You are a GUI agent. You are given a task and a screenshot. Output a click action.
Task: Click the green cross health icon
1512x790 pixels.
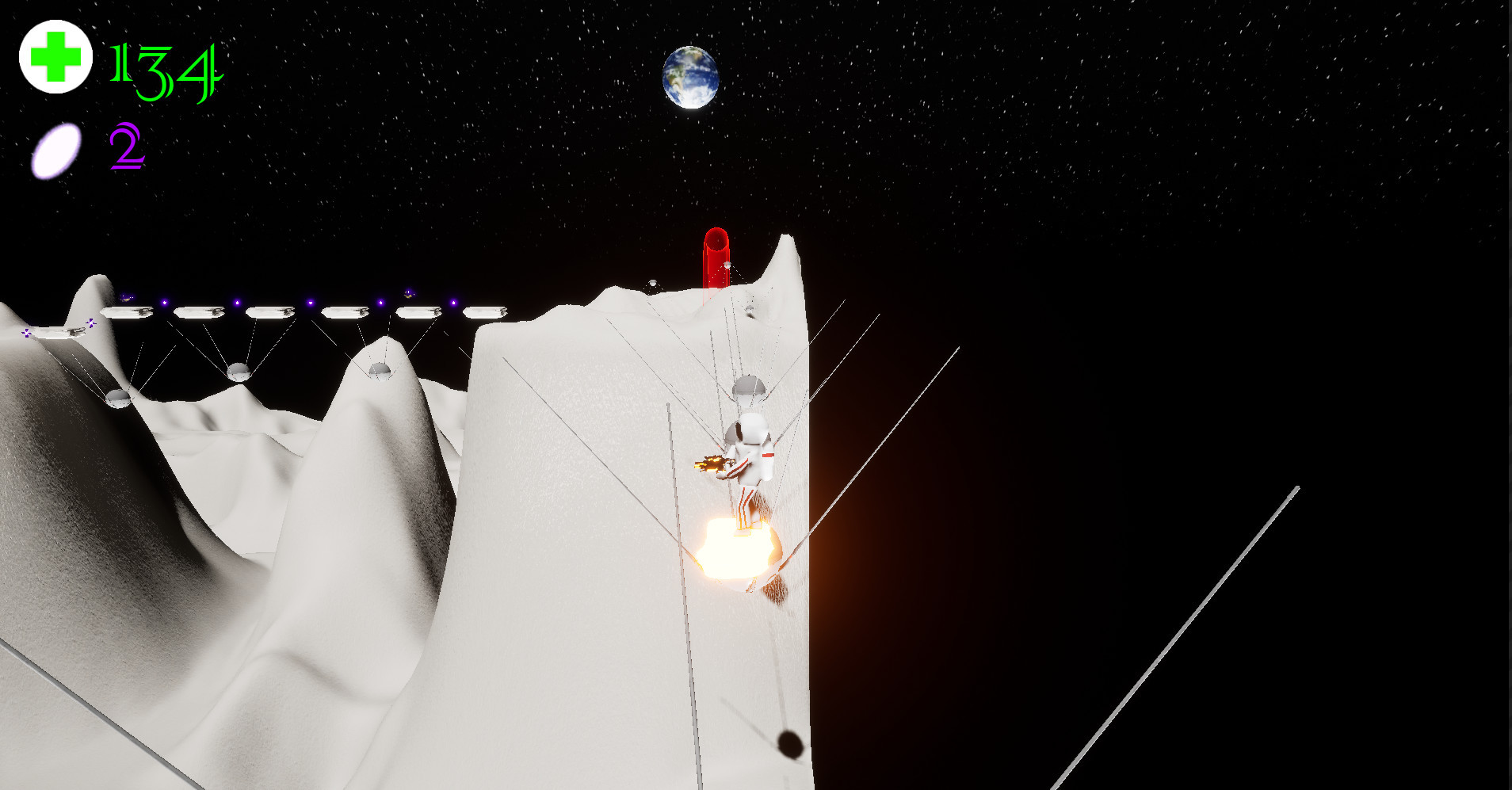(x=55, y=57)
